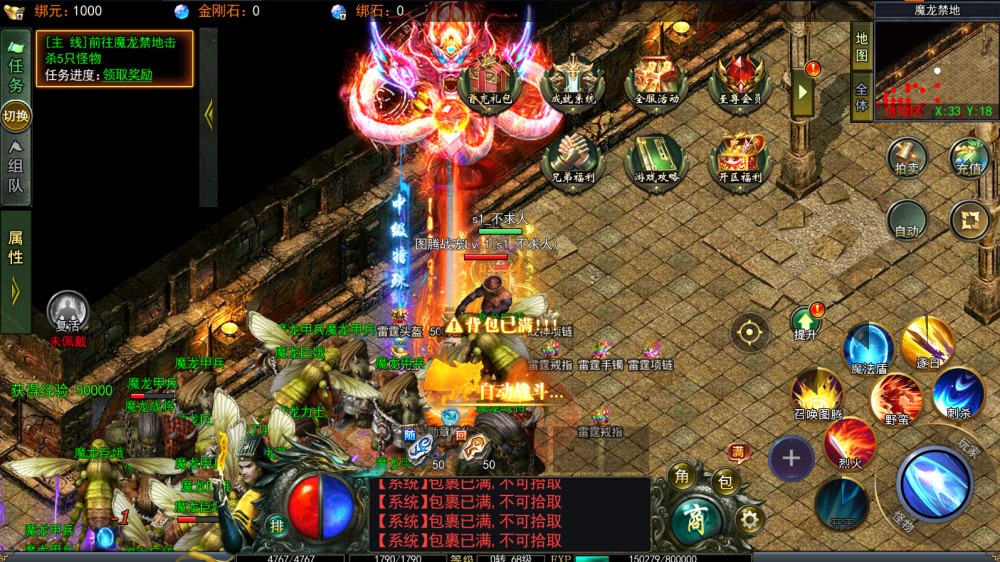Image resolution: width=1000 pixels, height=562 pixels.
Task: Cast the 逐日 skill
Action: click(927, 343)
